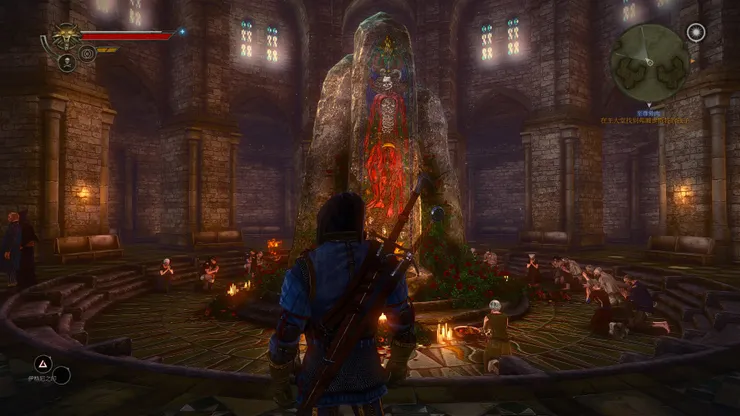The width and height of the screenshot is (740, 416).
Task: Click the concentric circles icon beside the medallion
Action: pyautogui.click(x=87, y=52)
